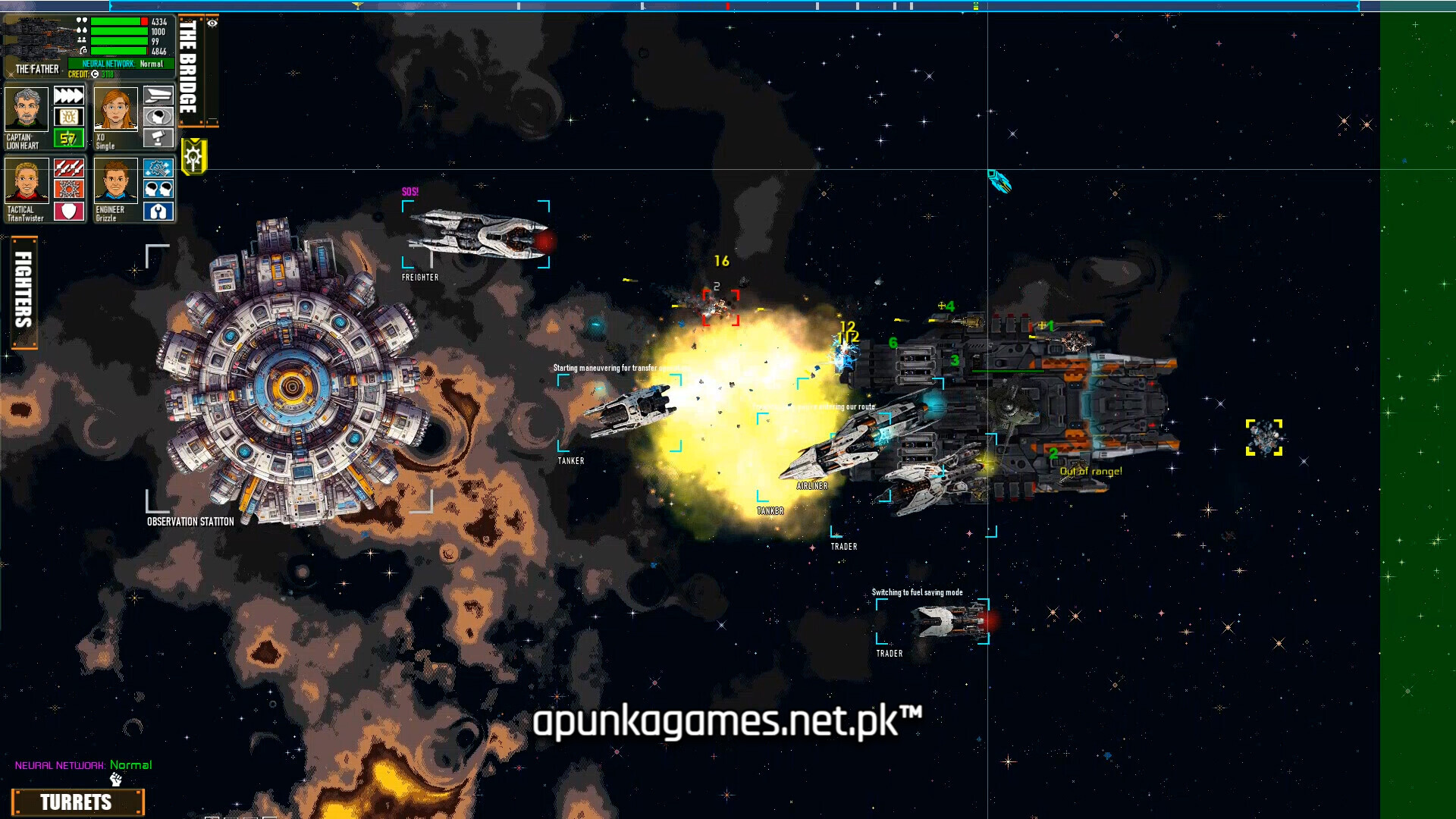Open the Turrets panel
The height and width of the screenshot is (819, 1456).
77,802
